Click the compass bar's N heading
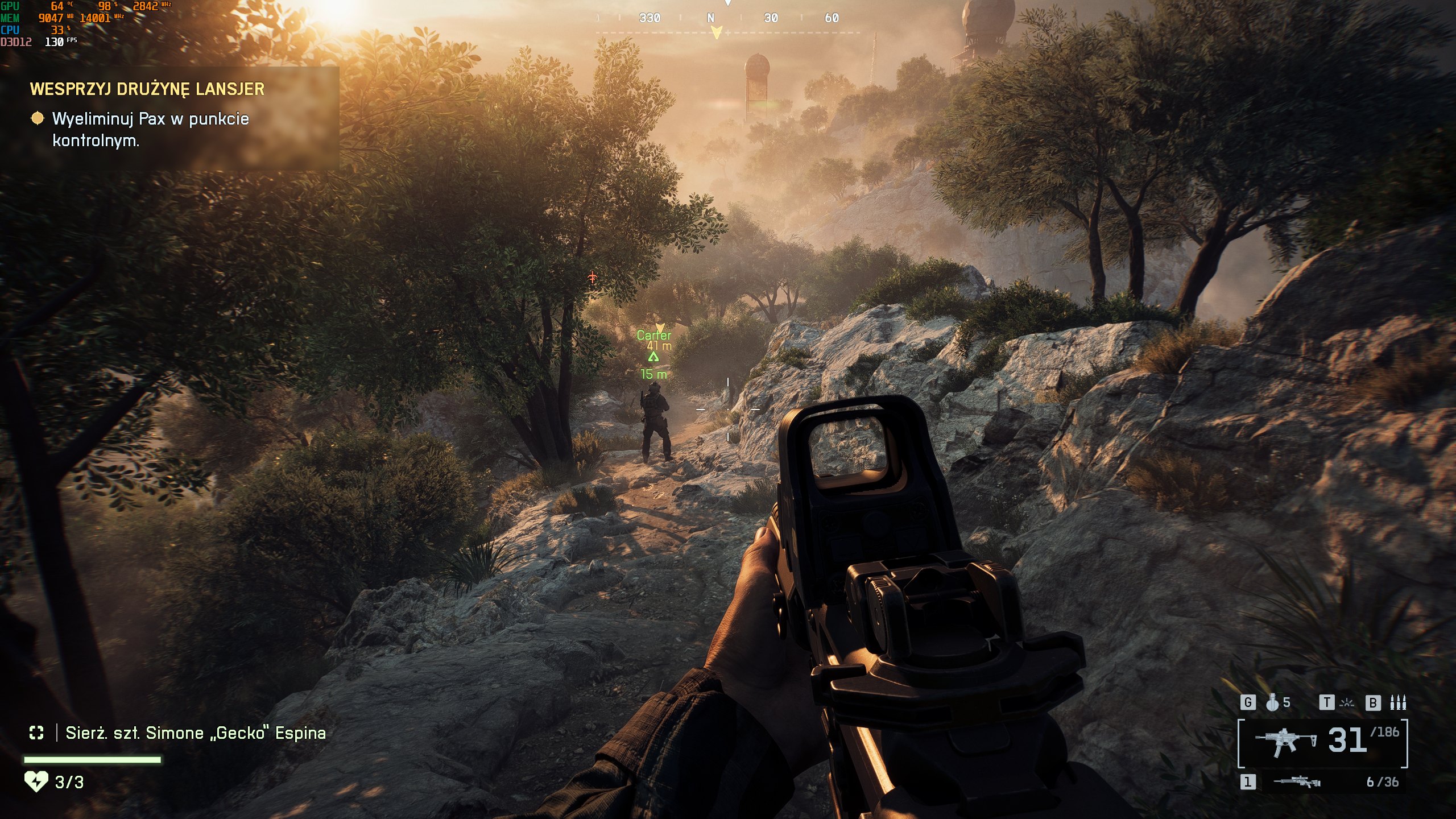 710,18
